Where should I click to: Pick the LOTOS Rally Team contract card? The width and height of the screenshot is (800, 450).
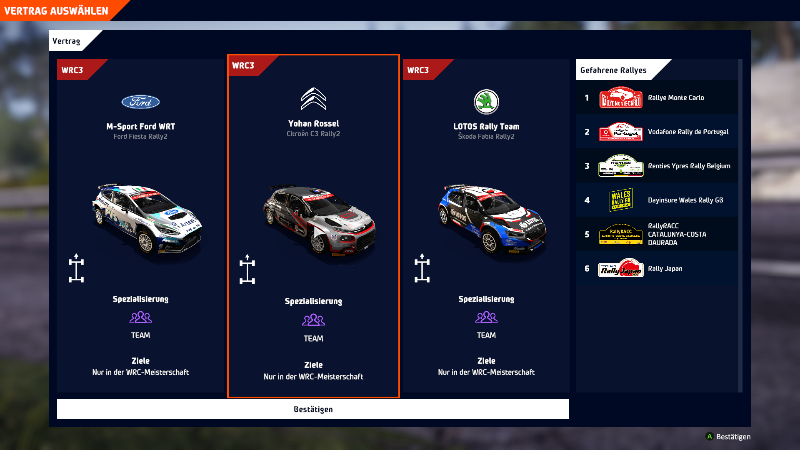(x=486, y=225)
